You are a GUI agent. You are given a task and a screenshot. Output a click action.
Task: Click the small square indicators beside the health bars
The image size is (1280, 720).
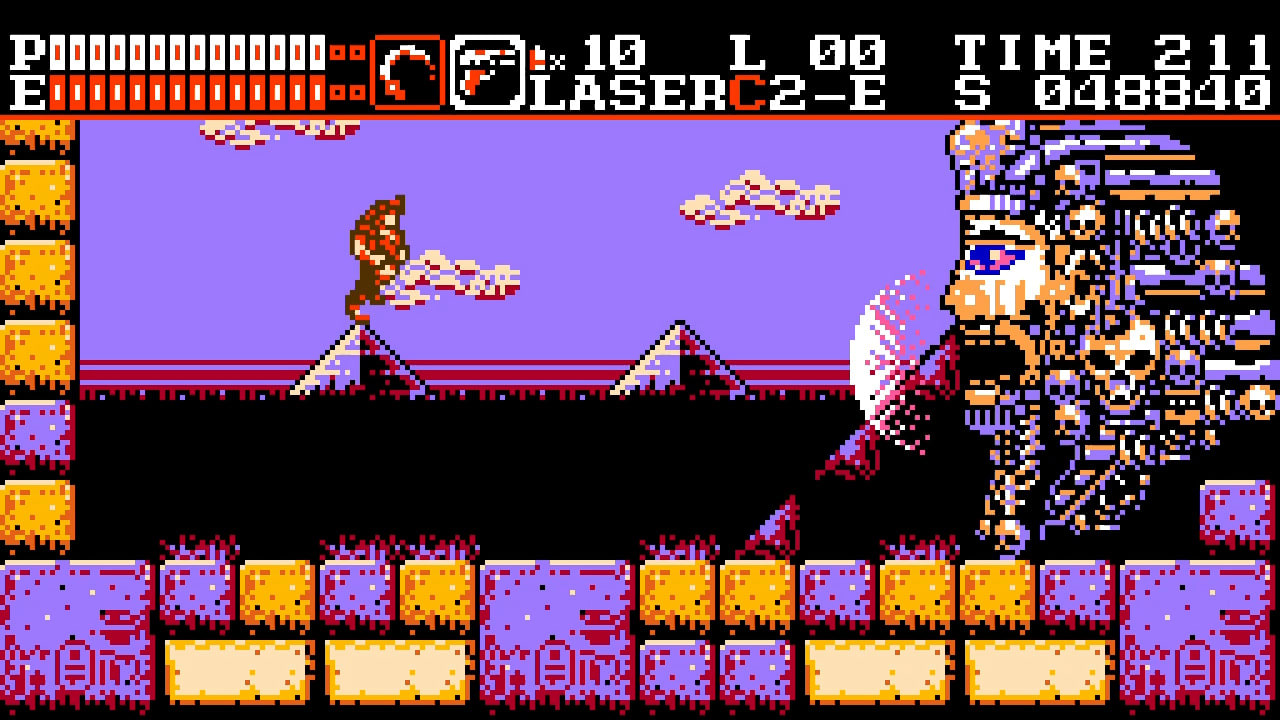(x=346, y=72)
